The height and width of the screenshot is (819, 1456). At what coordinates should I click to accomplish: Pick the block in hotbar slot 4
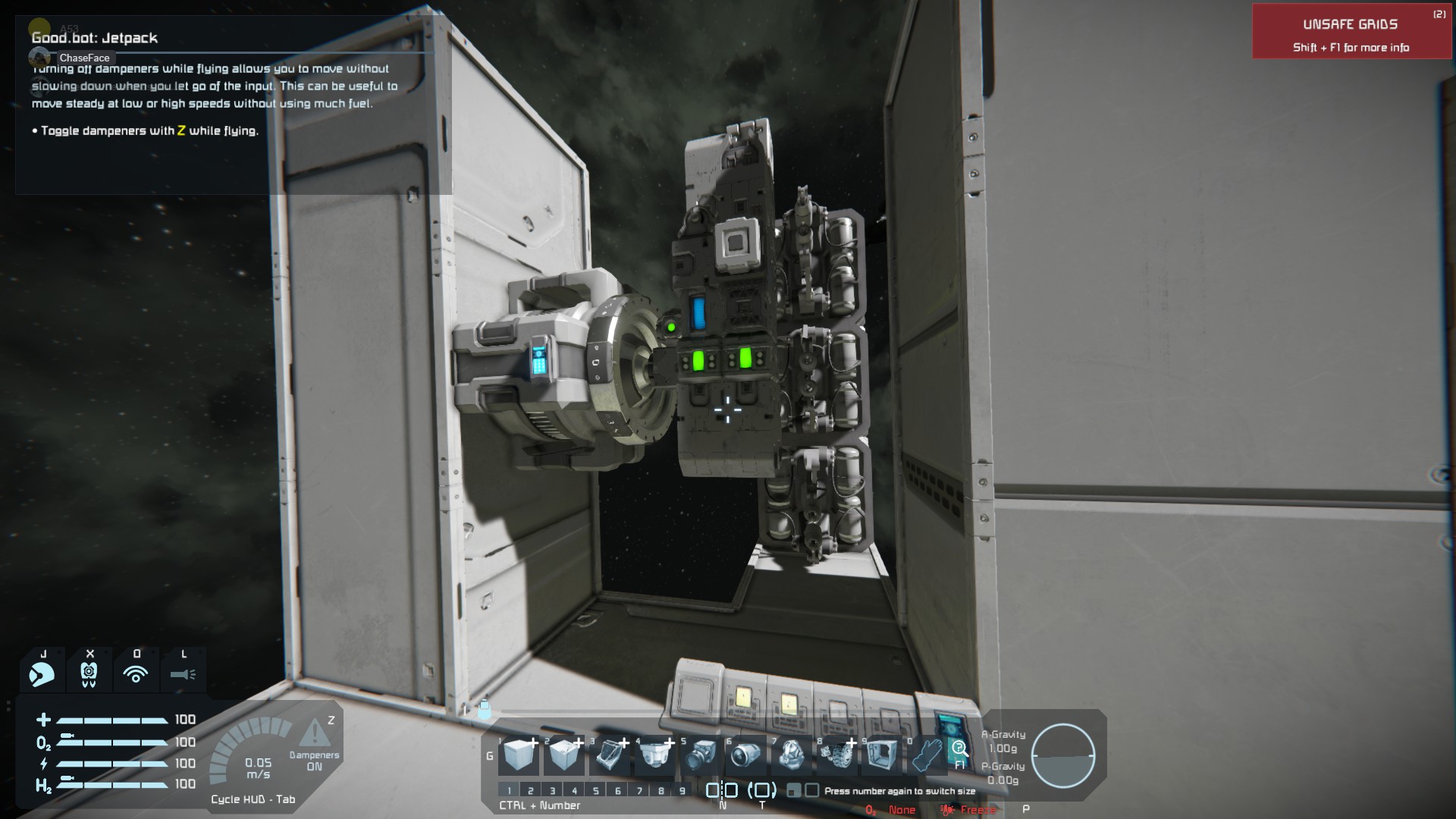[x=655, y=755]
